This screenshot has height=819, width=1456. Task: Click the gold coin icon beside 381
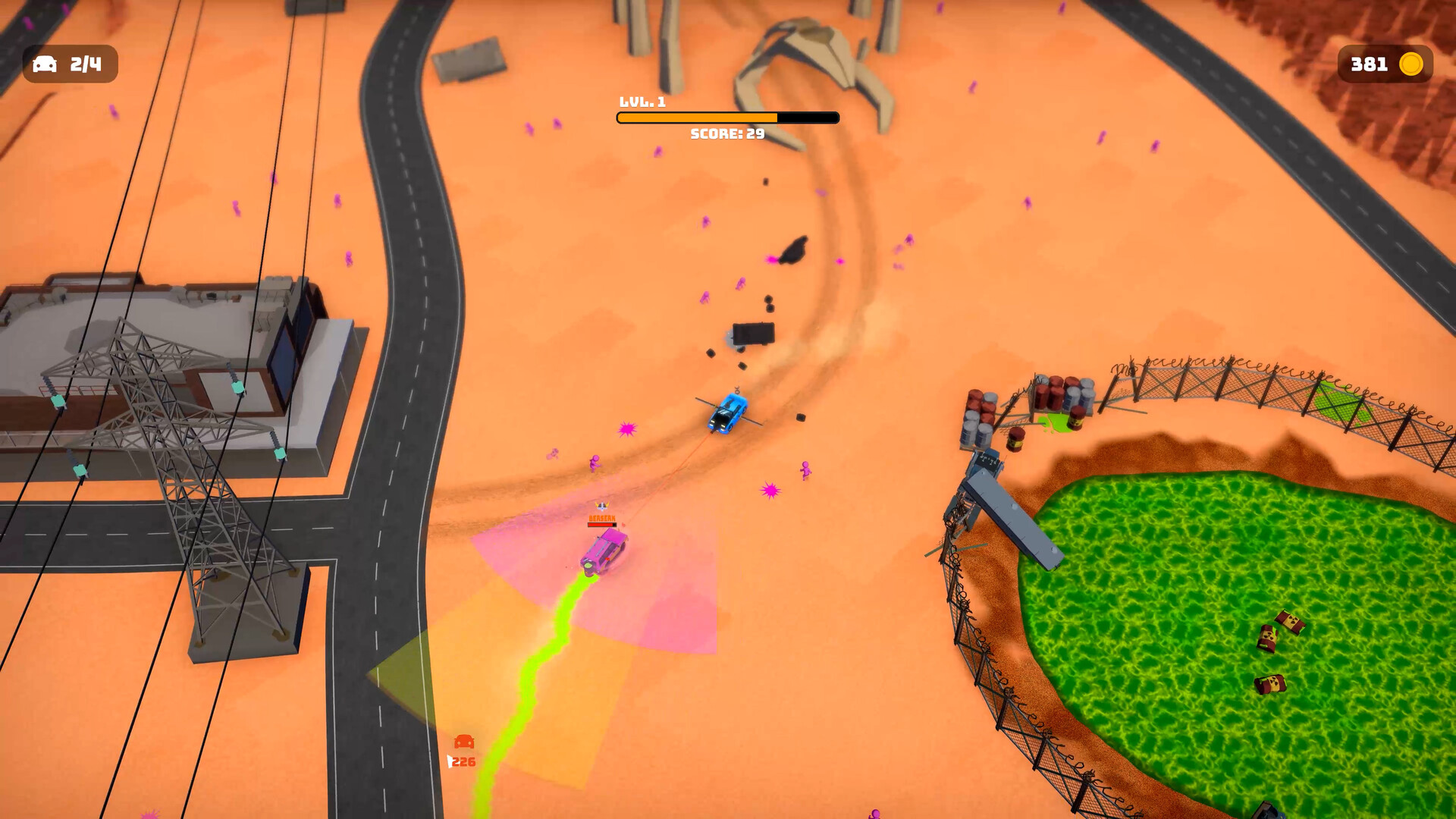(x=1411, y=64)
